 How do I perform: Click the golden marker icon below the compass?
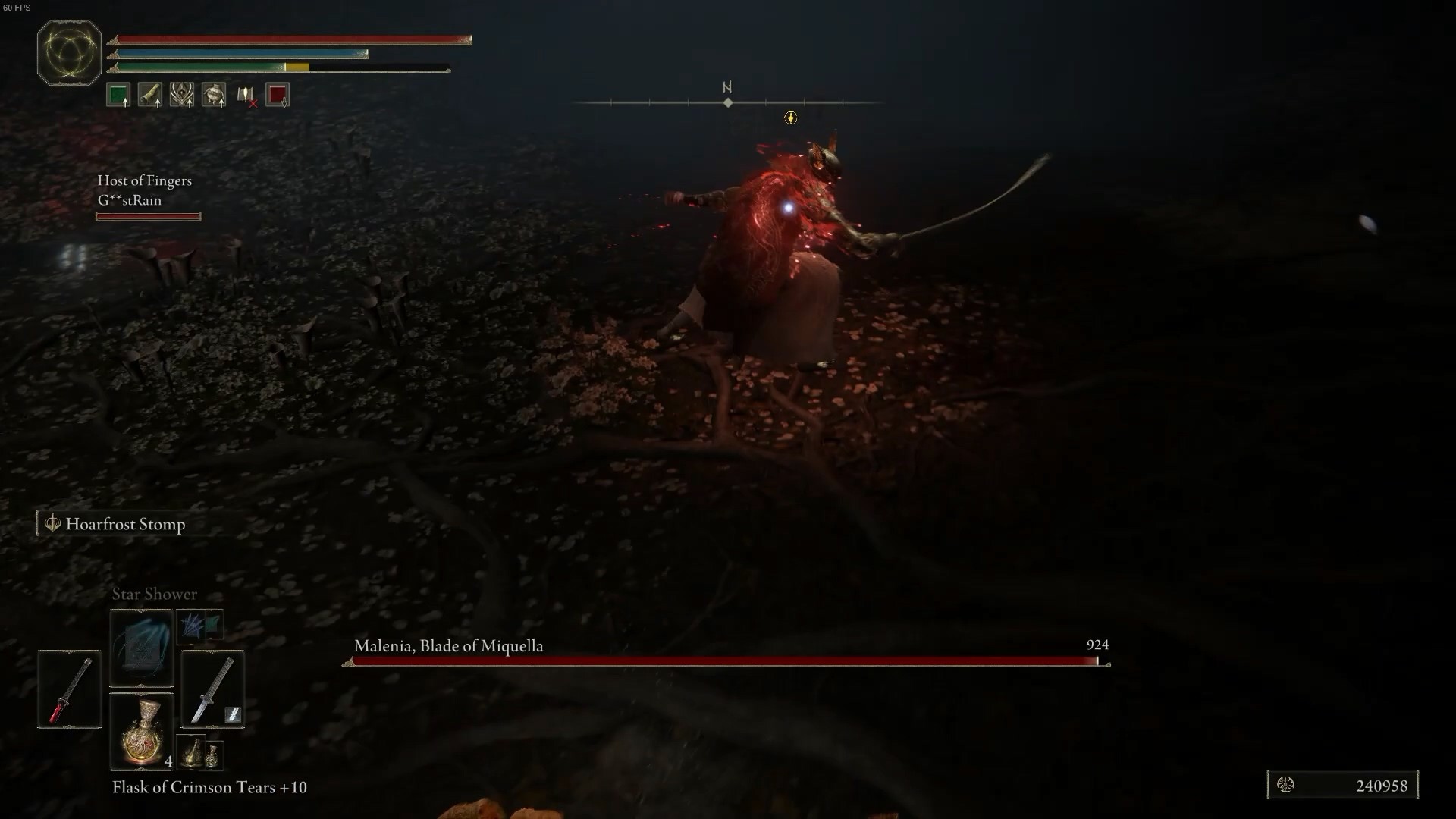pos(790,118)
